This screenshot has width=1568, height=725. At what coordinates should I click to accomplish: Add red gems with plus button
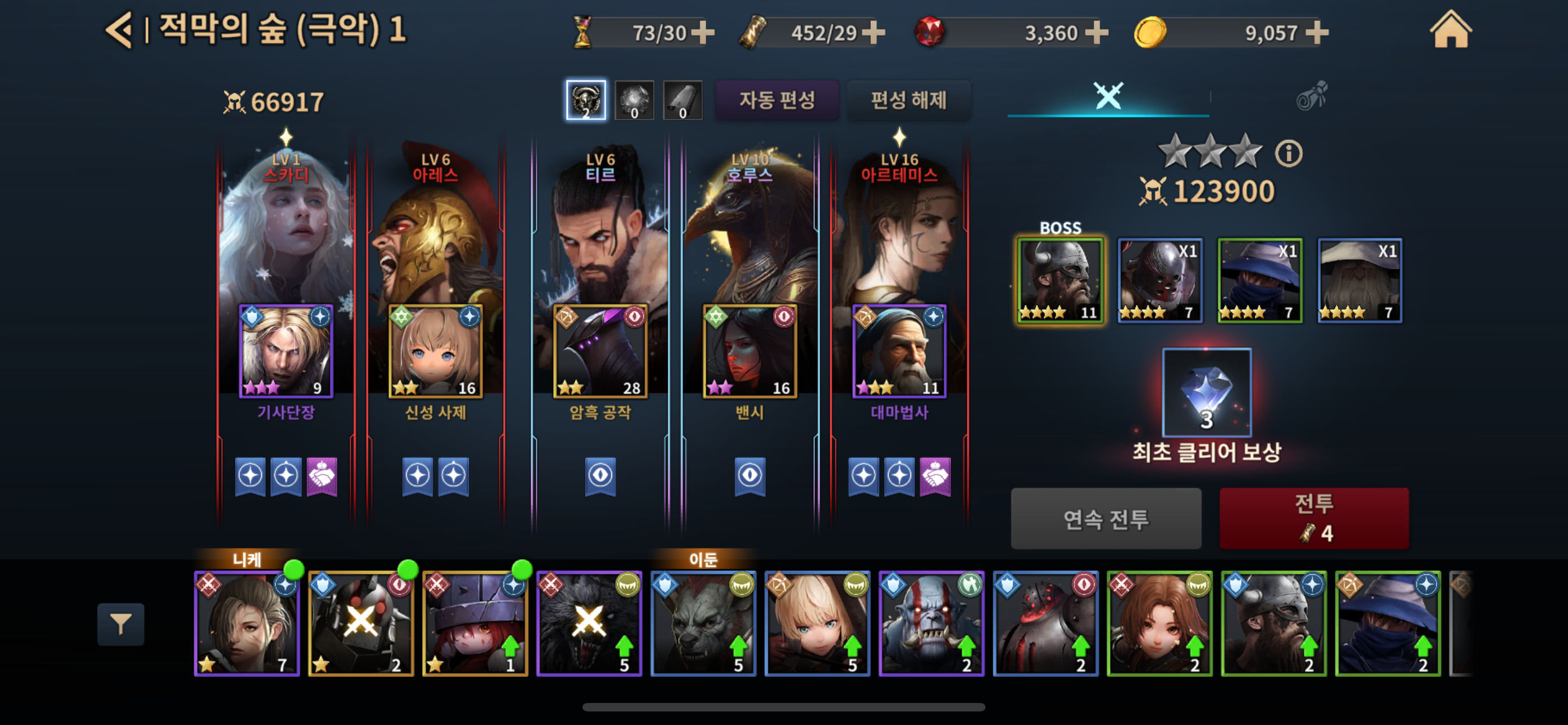coord(1096,33)
